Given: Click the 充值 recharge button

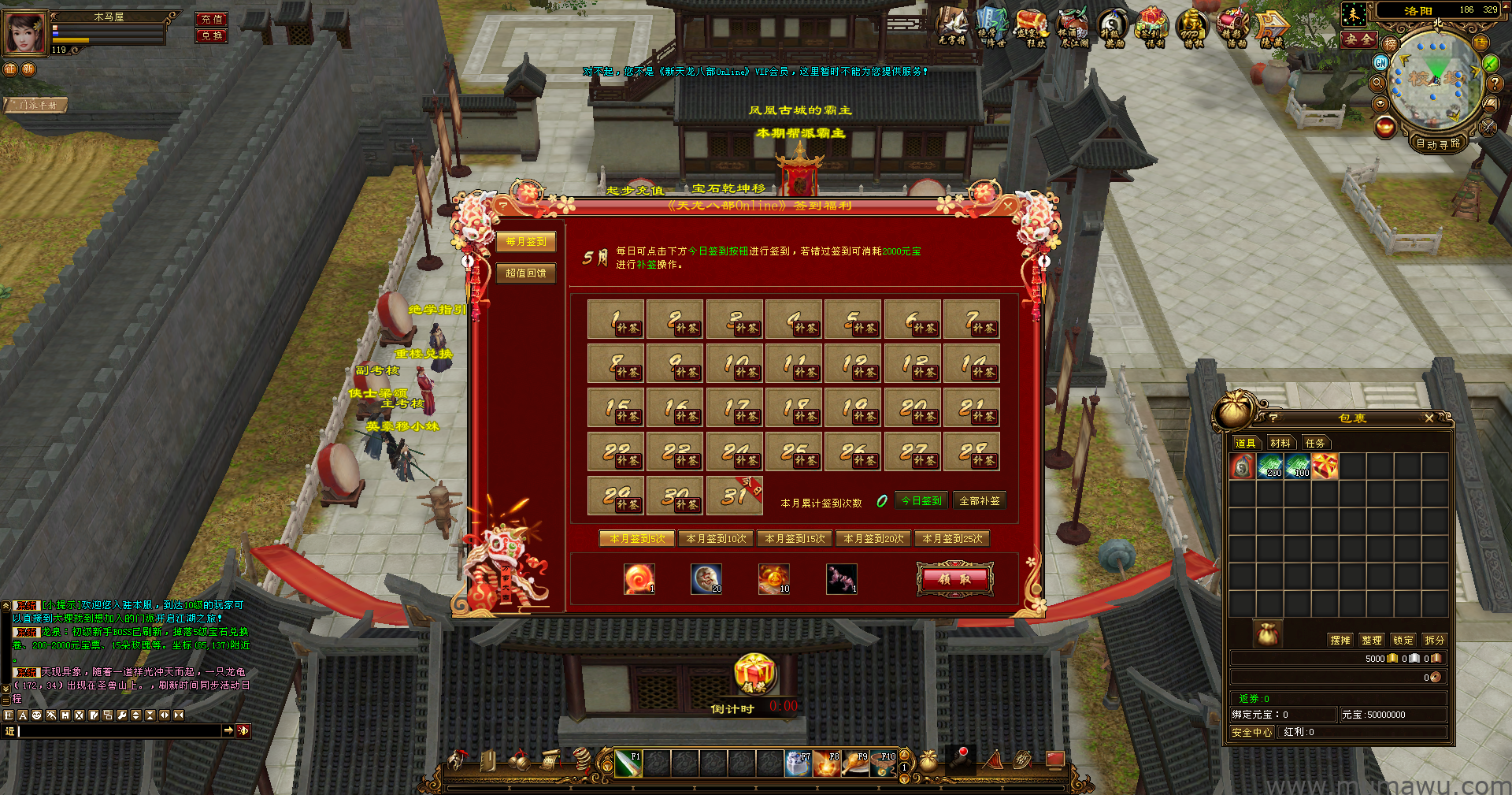Looking at the screenshot, I should tap(212, 19).
